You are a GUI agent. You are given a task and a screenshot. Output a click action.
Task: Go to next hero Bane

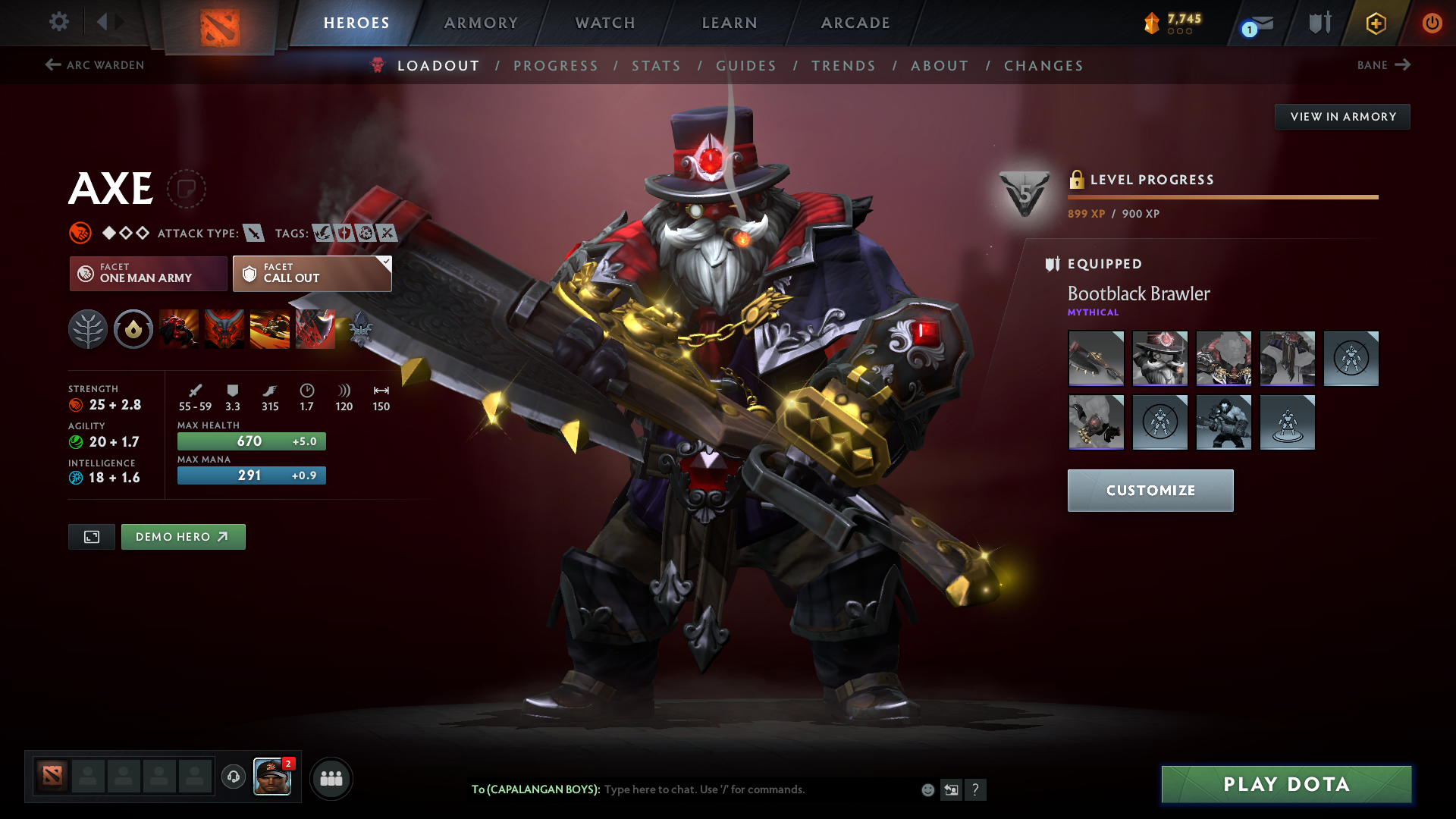[1383, 65]
